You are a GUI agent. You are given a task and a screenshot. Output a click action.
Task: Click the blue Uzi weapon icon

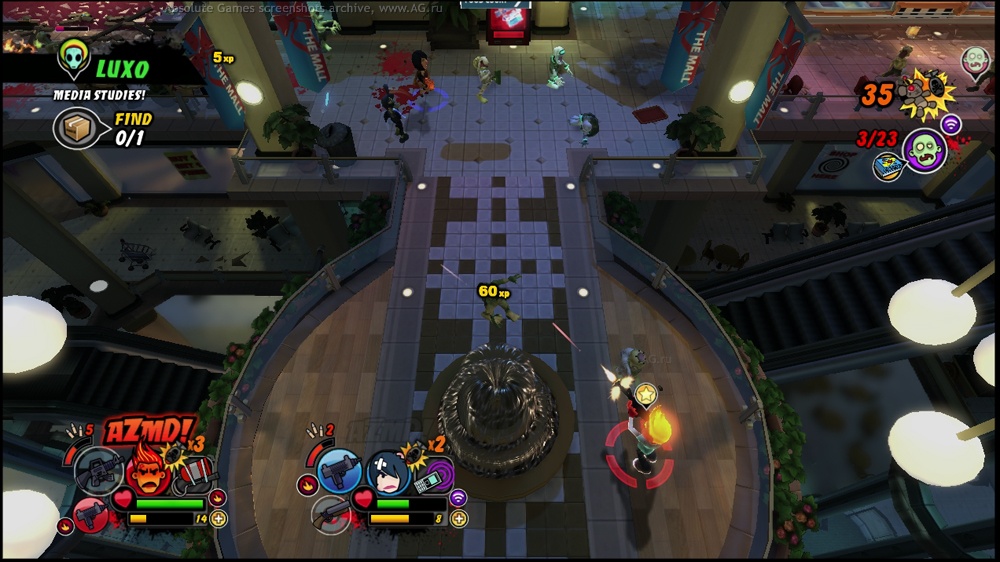tap(339, 470)
